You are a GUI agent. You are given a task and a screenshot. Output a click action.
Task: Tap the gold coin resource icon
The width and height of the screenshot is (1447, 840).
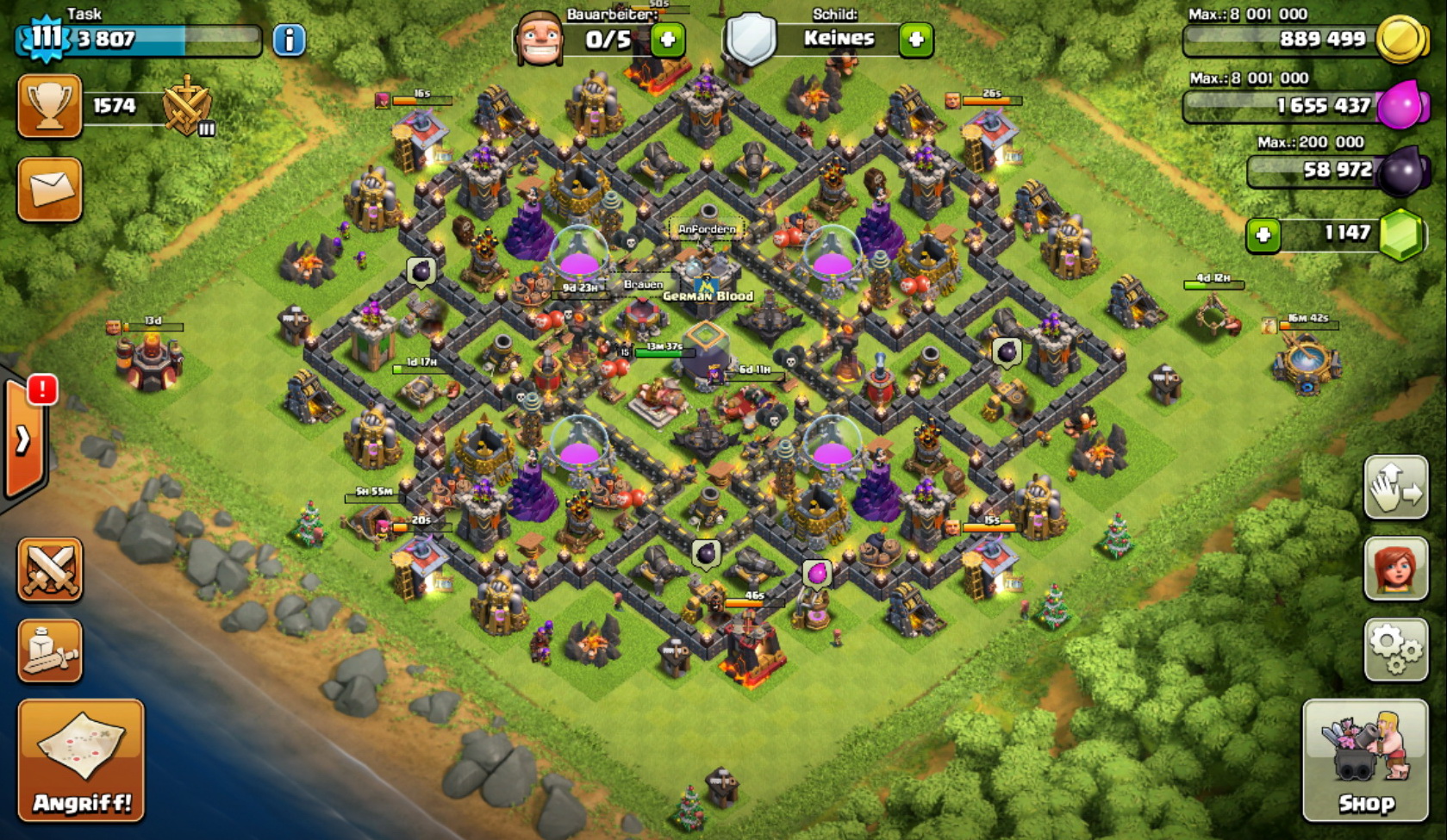click(1400, 39)
